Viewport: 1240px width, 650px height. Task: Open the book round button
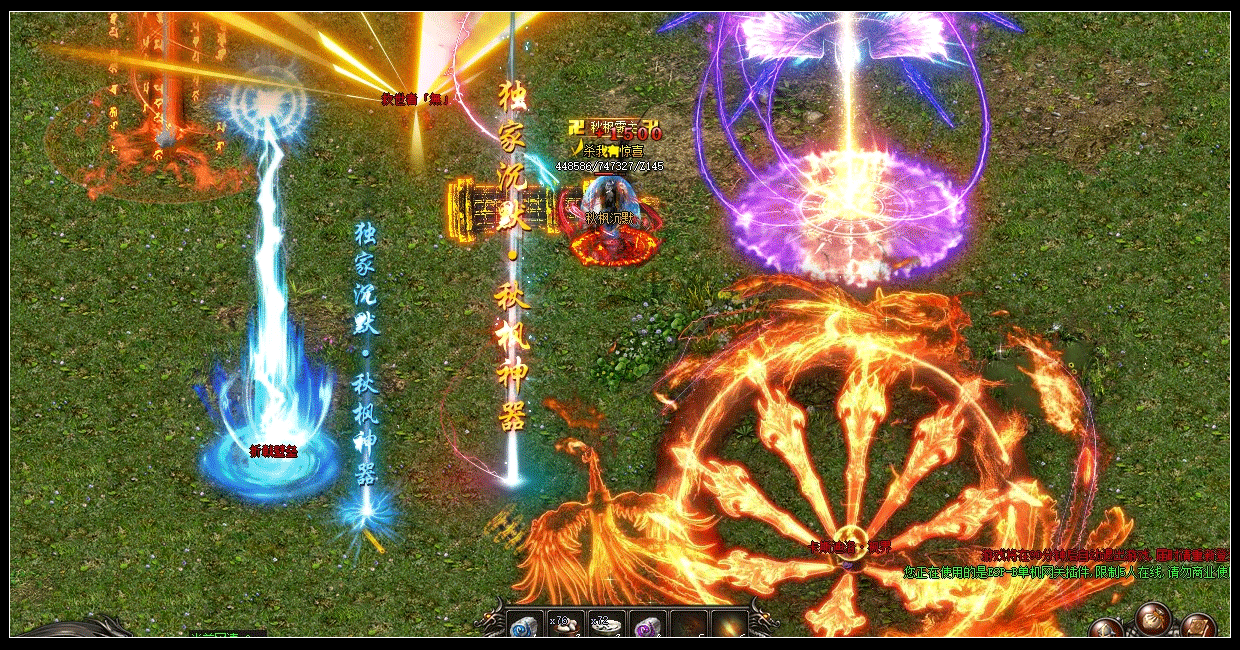tap(1197, 627)
